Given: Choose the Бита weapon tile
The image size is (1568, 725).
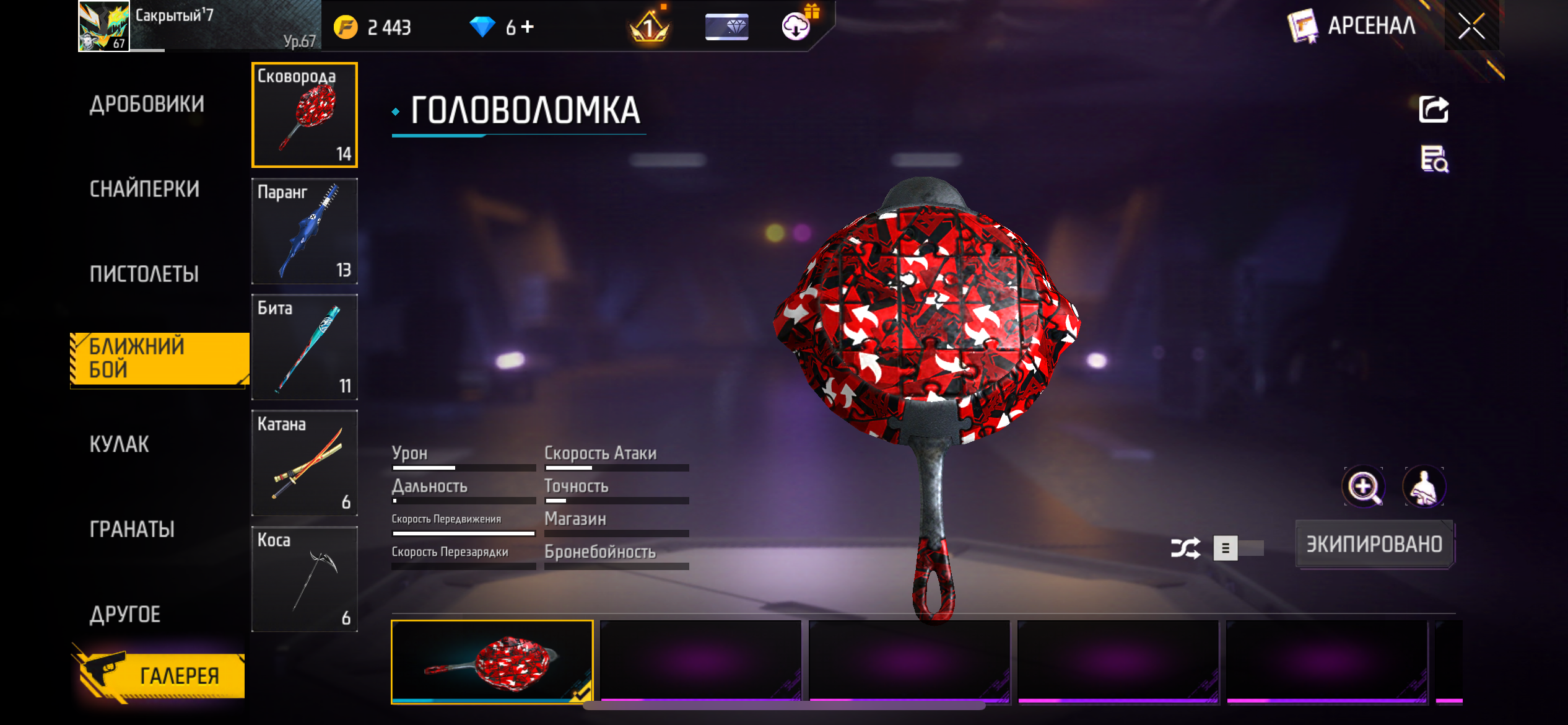Looking at the screenshot, I should [x=305, y=347].
